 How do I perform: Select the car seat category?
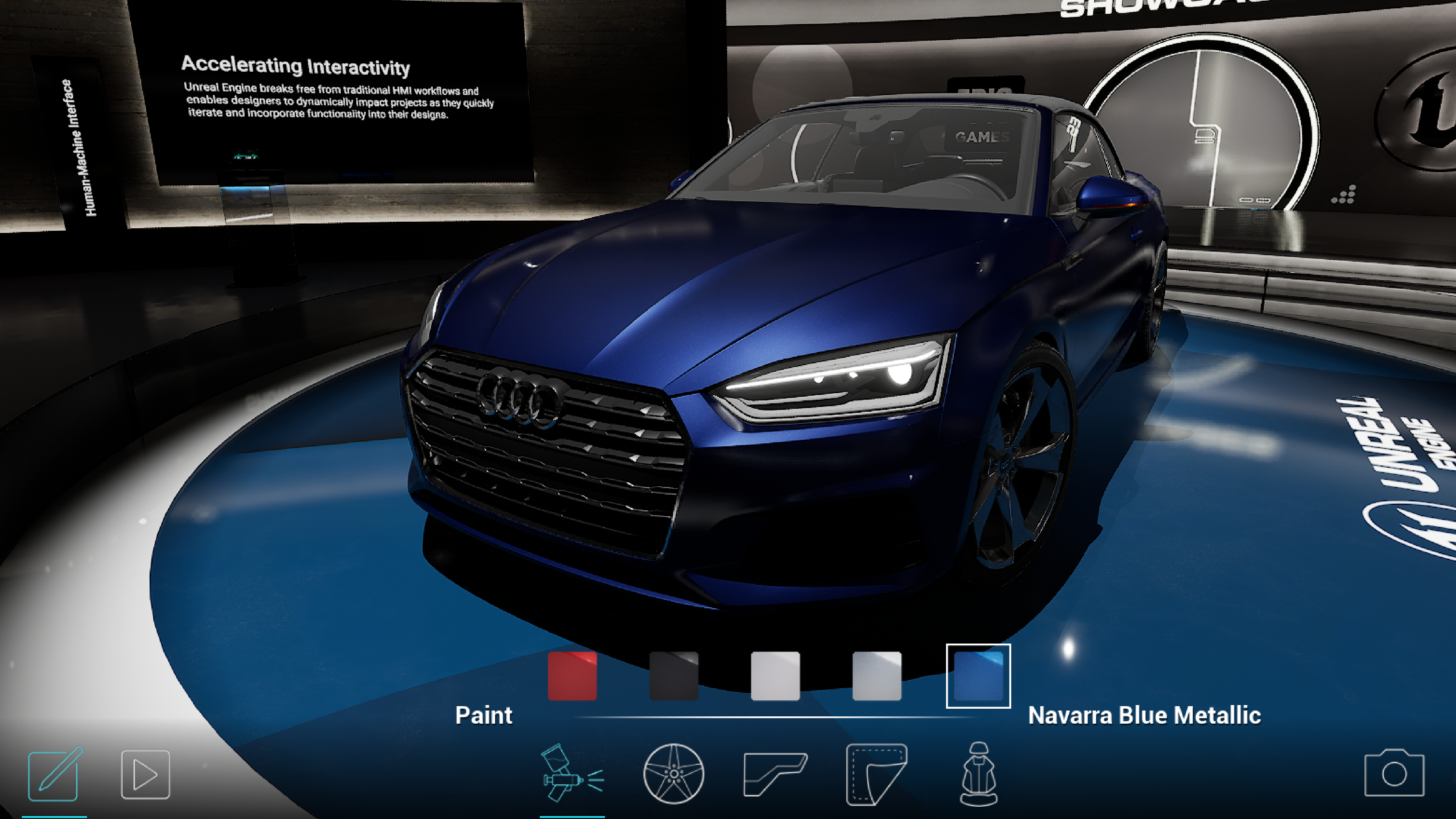(978, 773)
